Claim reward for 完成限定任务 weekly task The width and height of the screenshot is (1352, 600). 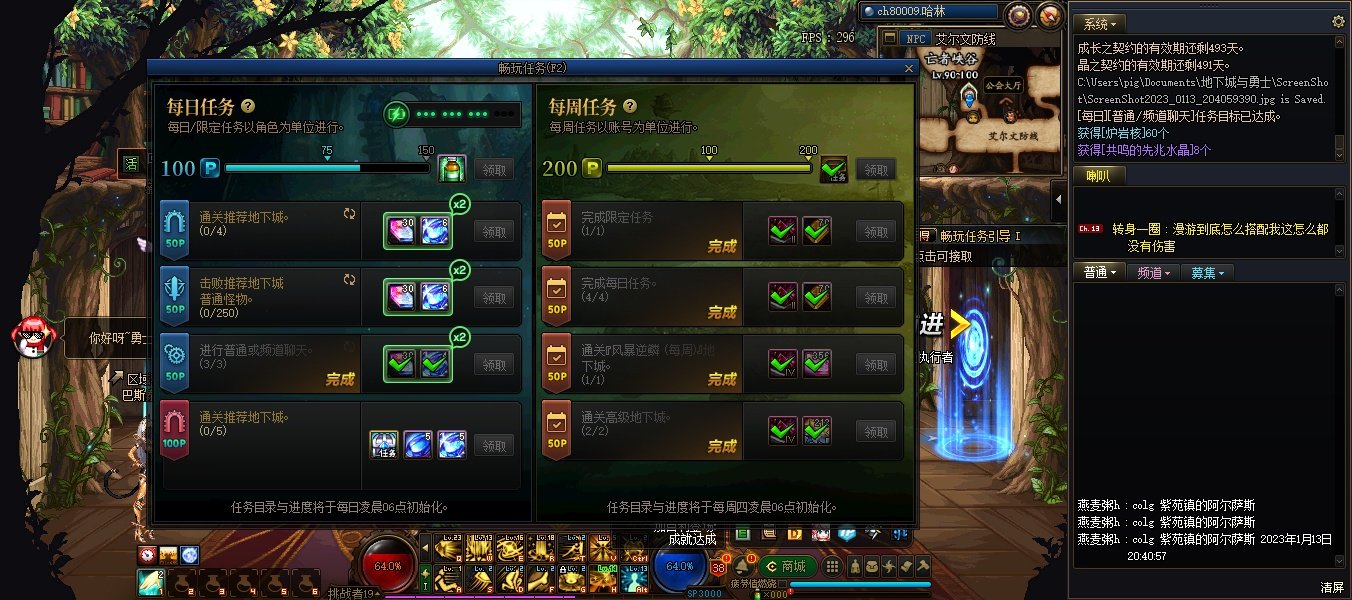(876, 231)
